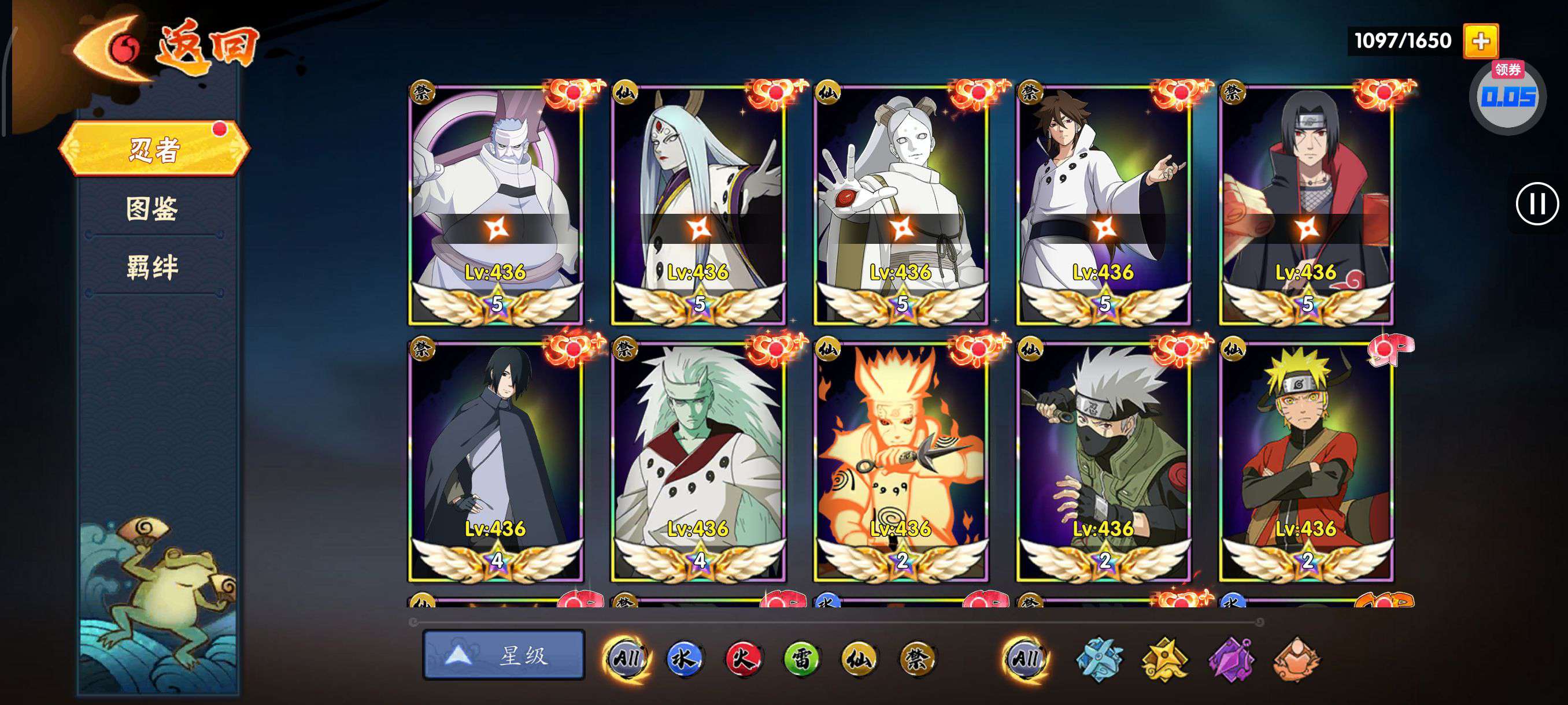Pick the cloaked Sasuke ninja card

[495, 461]
